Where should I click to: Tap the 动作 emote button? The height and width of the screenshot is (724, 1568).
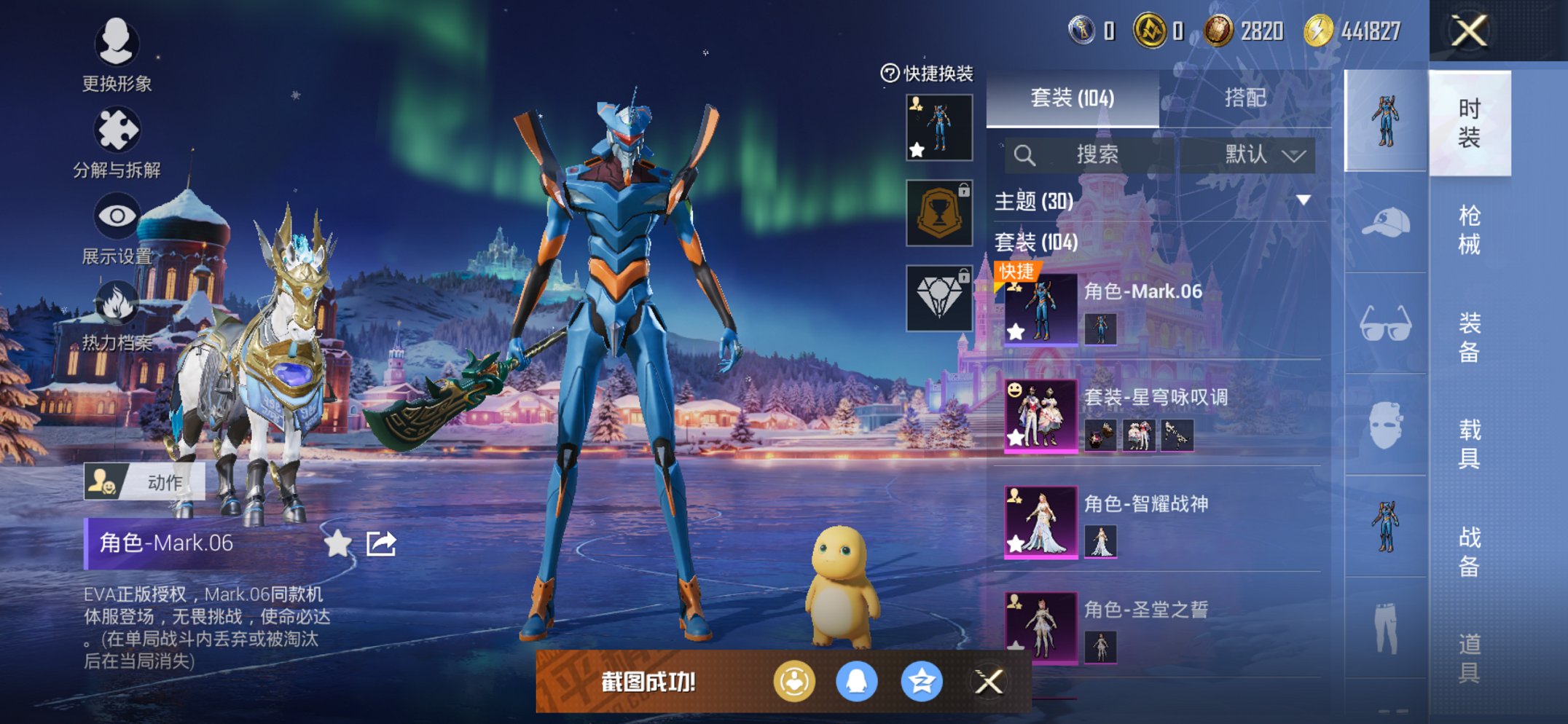[144, 482]
